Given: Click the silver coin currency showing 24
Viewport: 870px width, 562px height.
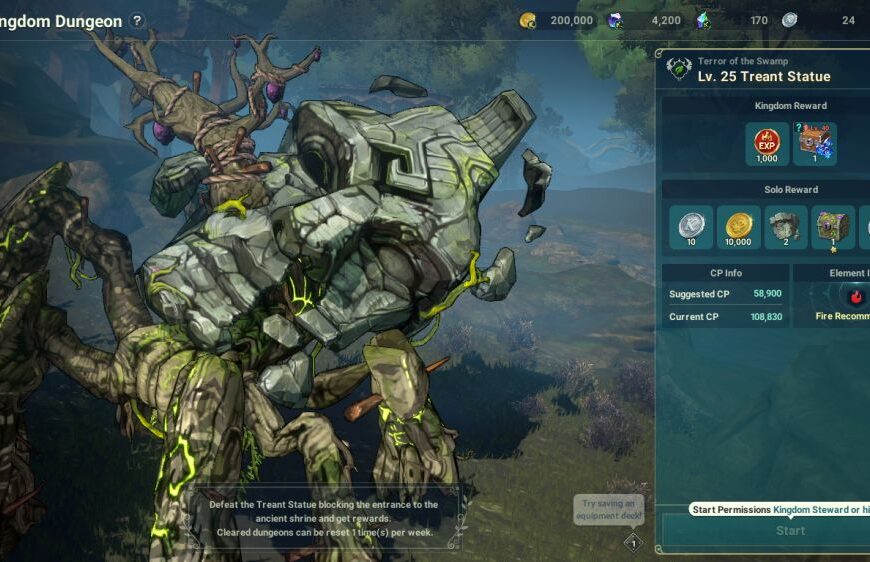Looking at the screenshot, I should click(790, 20).
